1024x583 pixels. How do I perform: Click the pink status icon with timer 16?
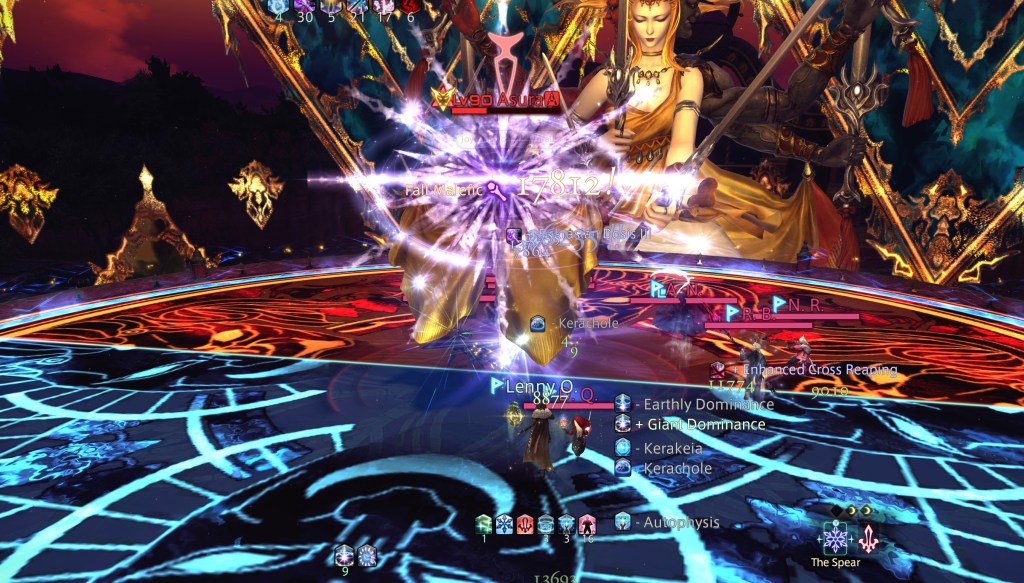[588, 524]
